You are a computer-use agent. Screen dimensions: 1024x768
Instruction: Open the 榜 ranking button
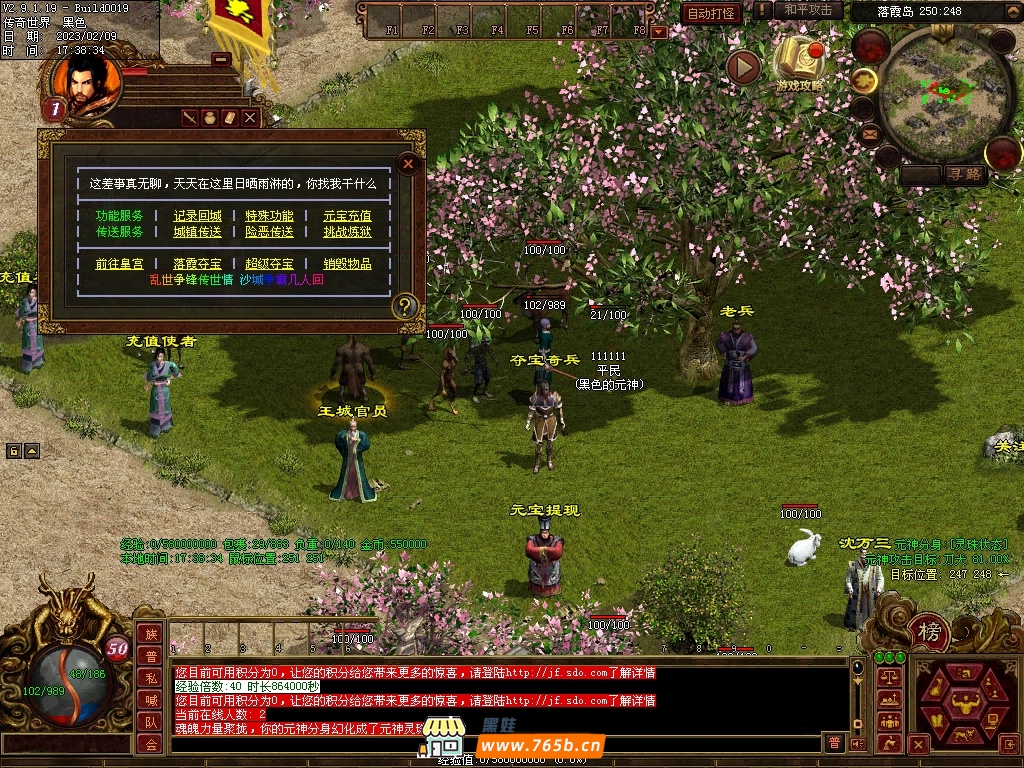pyautogui.click(x=930, y=632)
